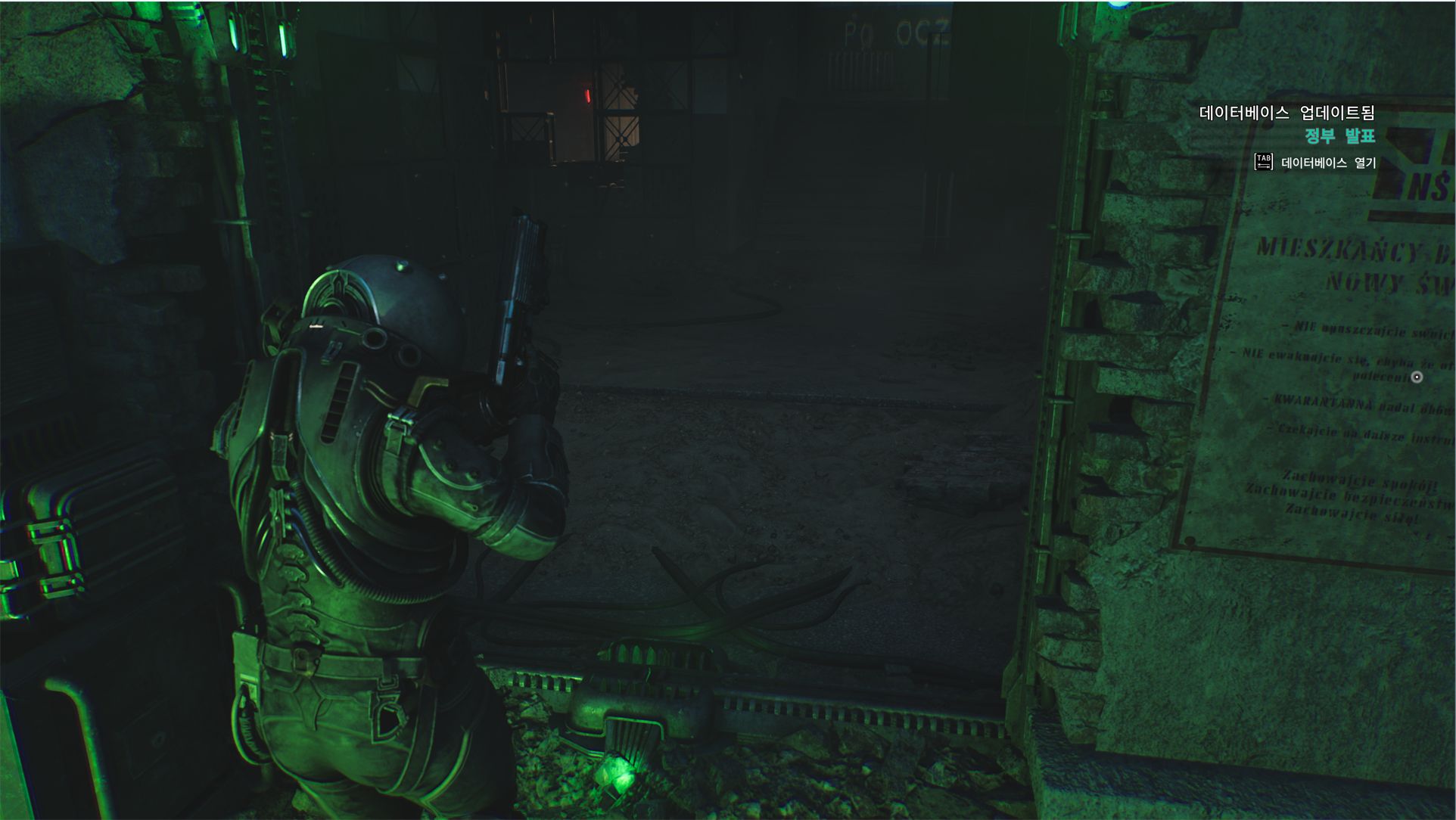Click the circular interaction marker on the poster

pos(1417,377)
